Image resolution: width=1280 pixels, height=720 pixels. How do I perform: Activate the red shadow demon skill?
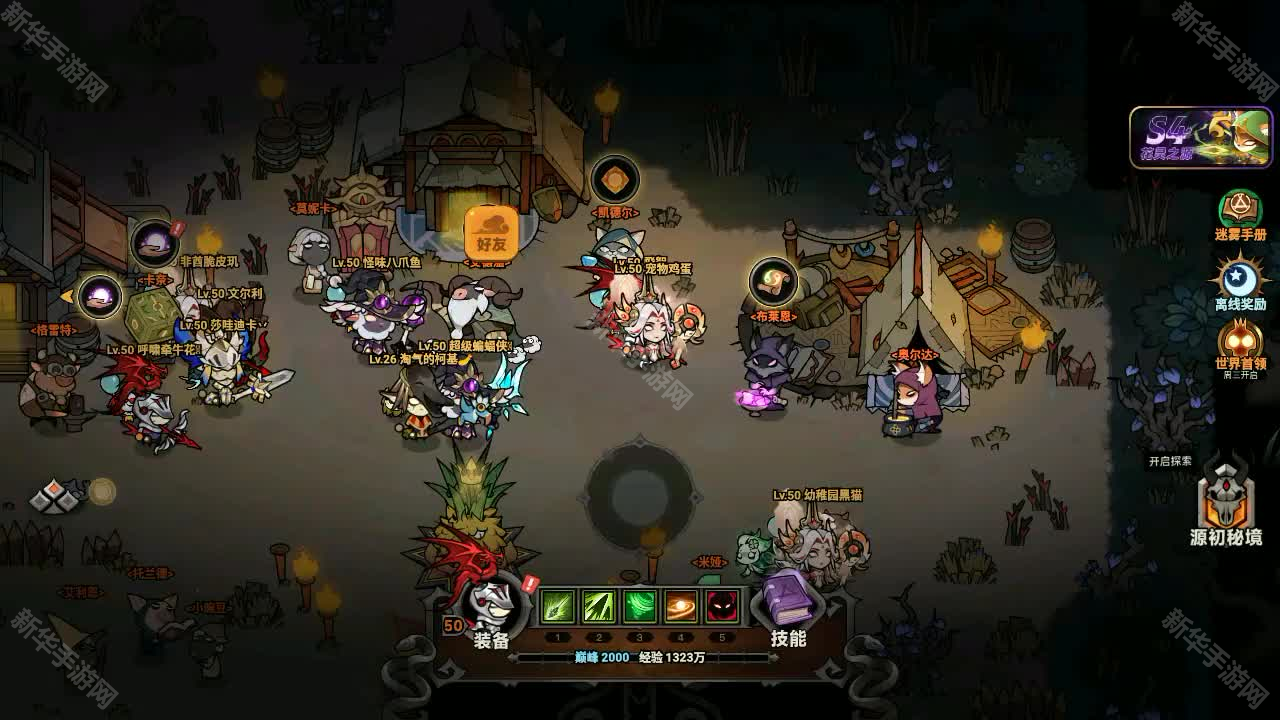722,606
